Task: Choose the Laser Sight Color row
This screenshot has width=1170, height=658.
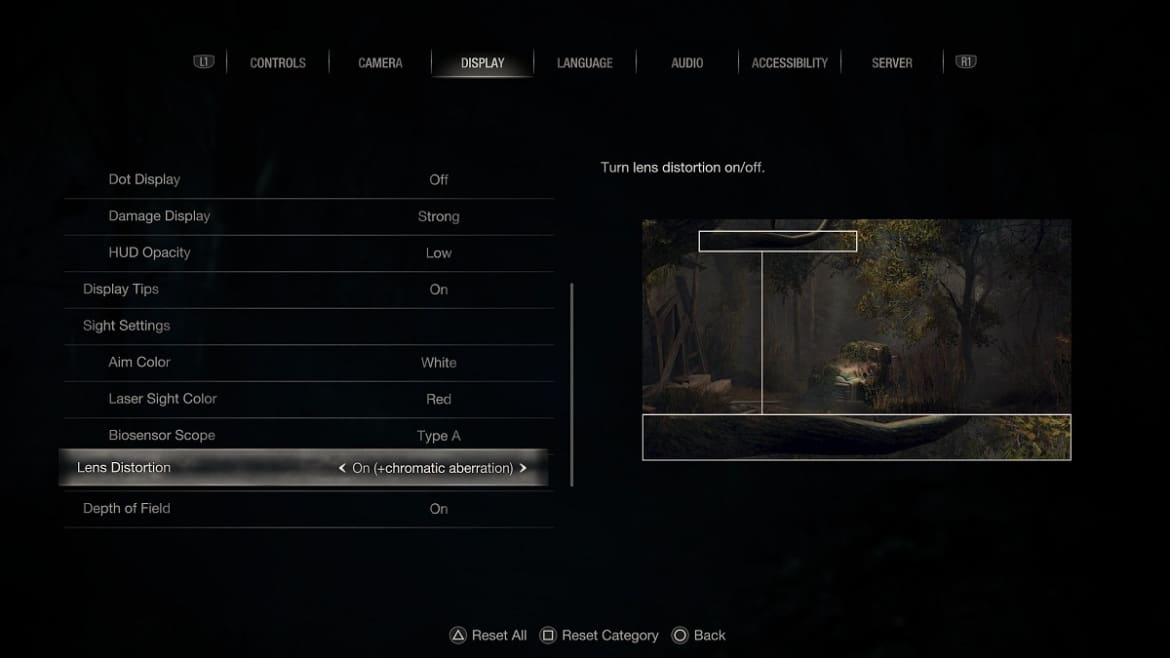Action: tap(308, 399)
